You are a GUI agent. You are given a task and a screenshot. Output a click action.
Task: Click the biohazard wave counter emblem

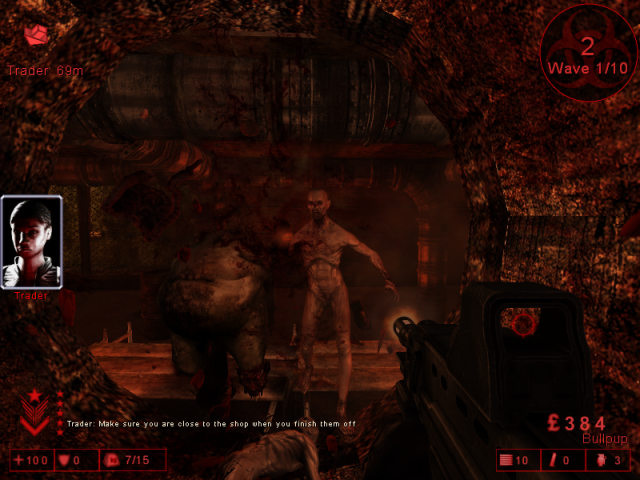(x=587, y=49)
